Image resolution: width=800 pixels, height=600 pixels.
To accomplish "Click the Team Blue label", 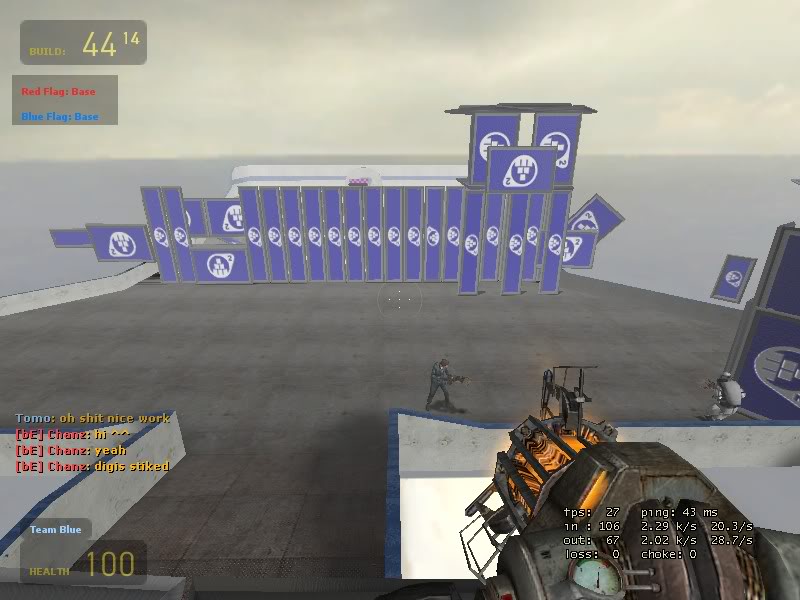I will tap(55, 529).
